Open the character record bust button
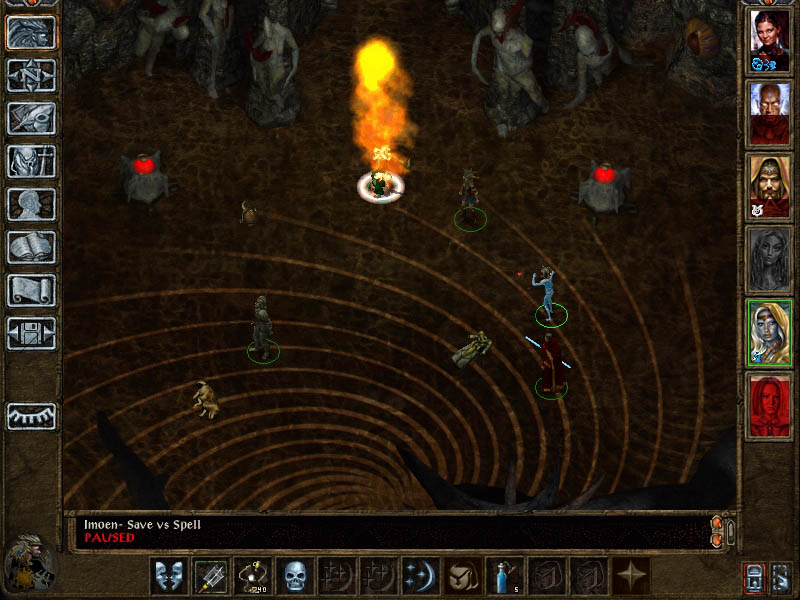This screenshot has width=800, height=600. pos(31,204)
